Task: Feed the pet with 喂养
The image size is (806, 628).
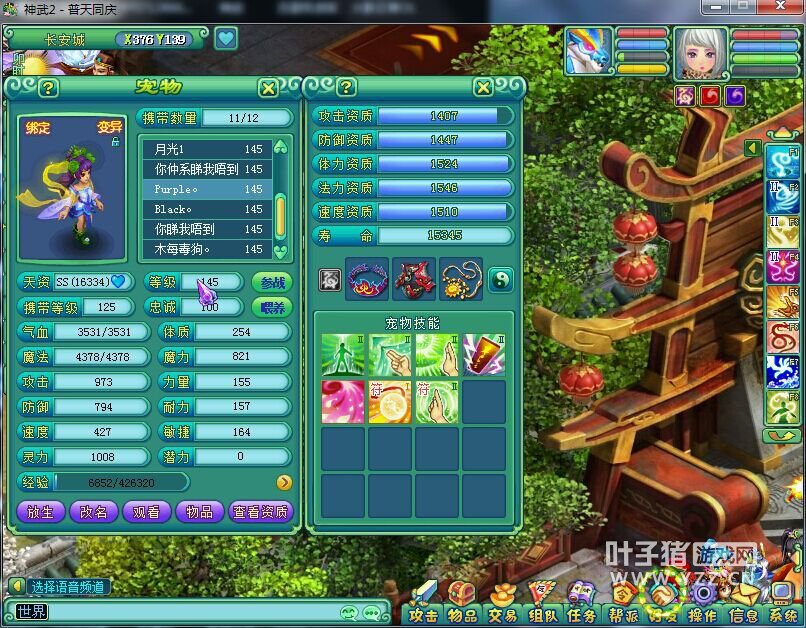Action: (x=270, y=307)
